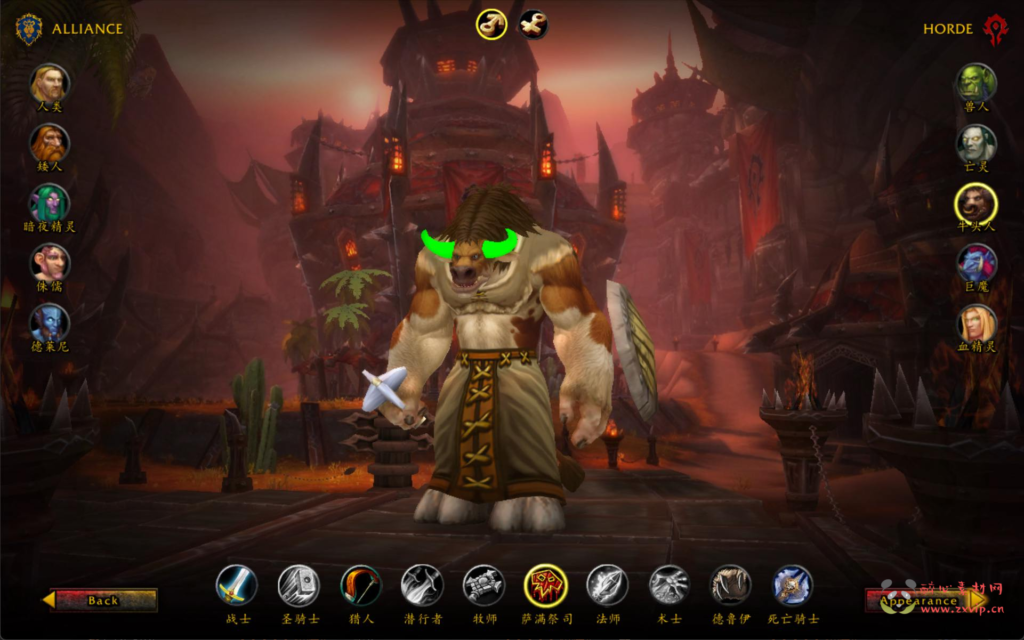Select the Warrior (战士) class icon
1024x640 pixels.
point(237,585)
